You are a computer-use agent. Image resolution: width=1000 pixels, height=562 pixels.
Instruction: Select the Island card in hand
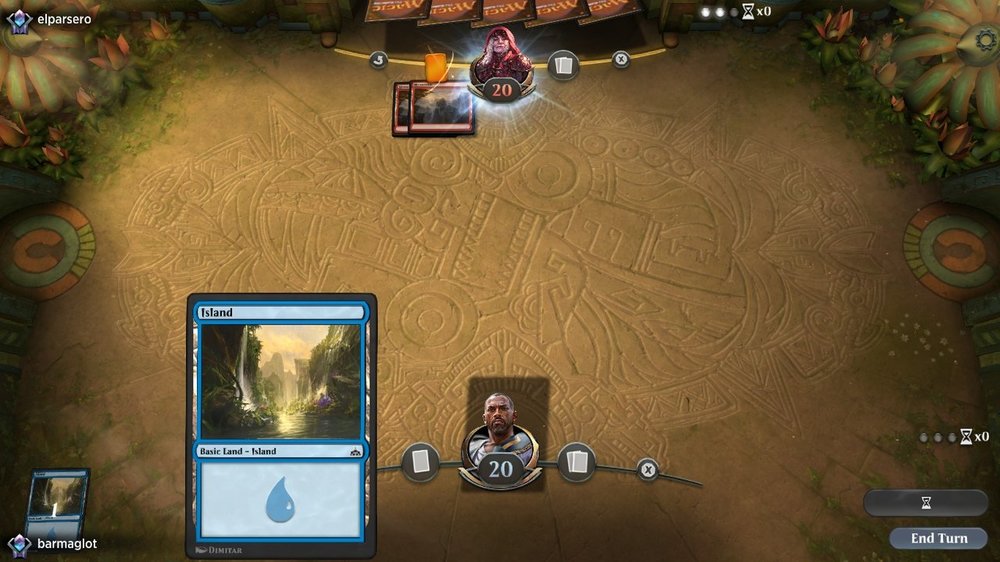pyautogui.click(x=58, y=504)
